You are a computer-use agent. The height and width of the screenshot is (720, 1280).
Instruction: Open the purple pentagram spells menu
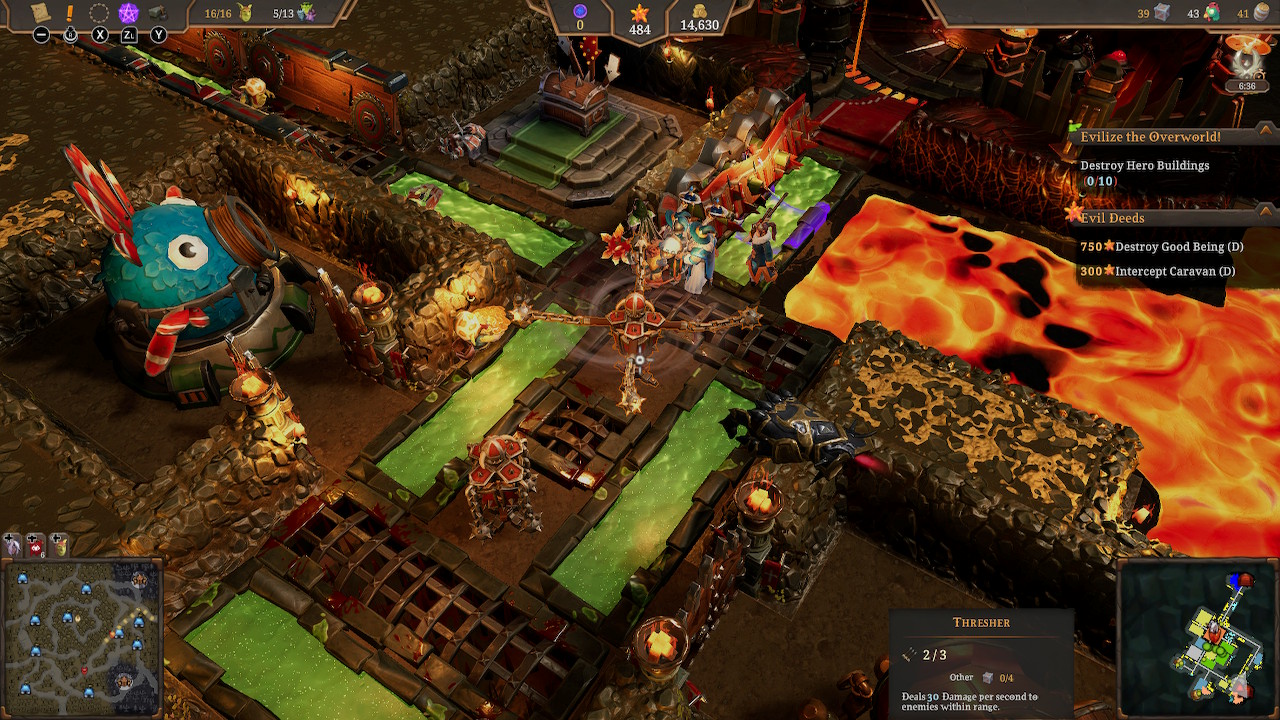(128, 13)
